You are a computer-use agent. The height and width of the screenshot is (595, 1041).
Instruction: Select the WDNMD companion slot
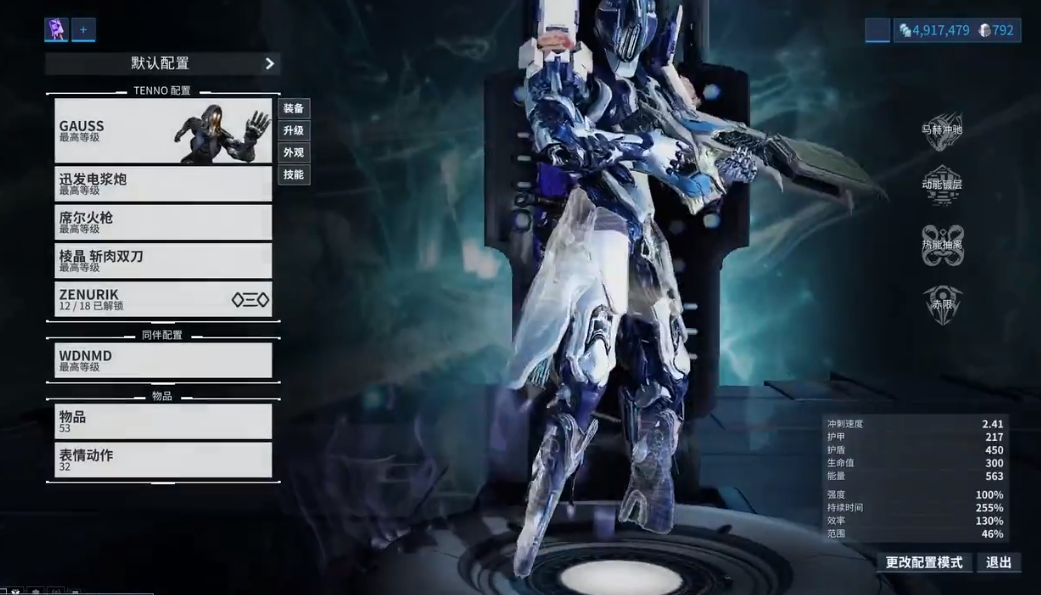[163, 360]
